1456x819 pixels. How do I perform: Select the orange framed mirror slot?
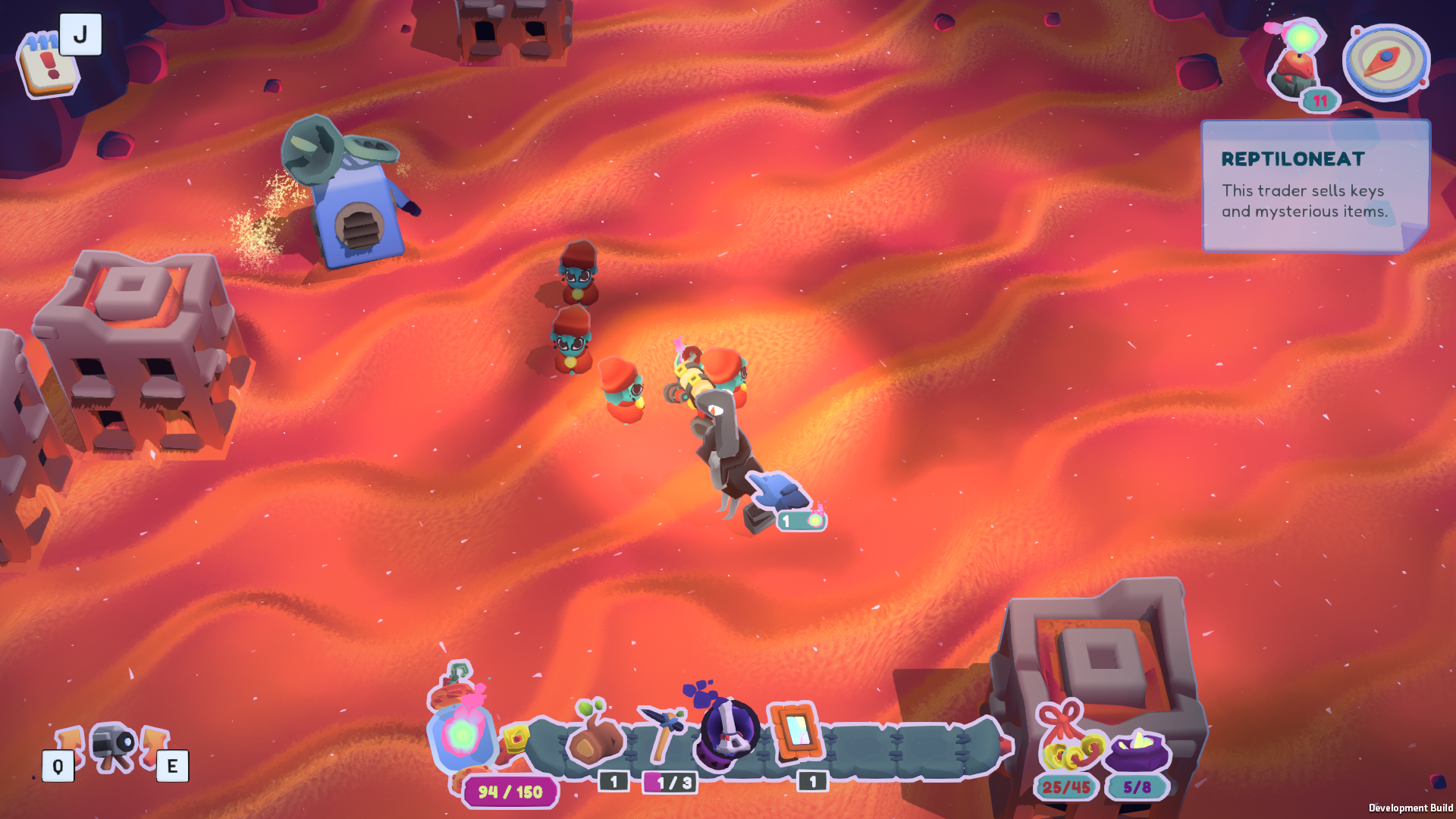click(x=795, y=732)
